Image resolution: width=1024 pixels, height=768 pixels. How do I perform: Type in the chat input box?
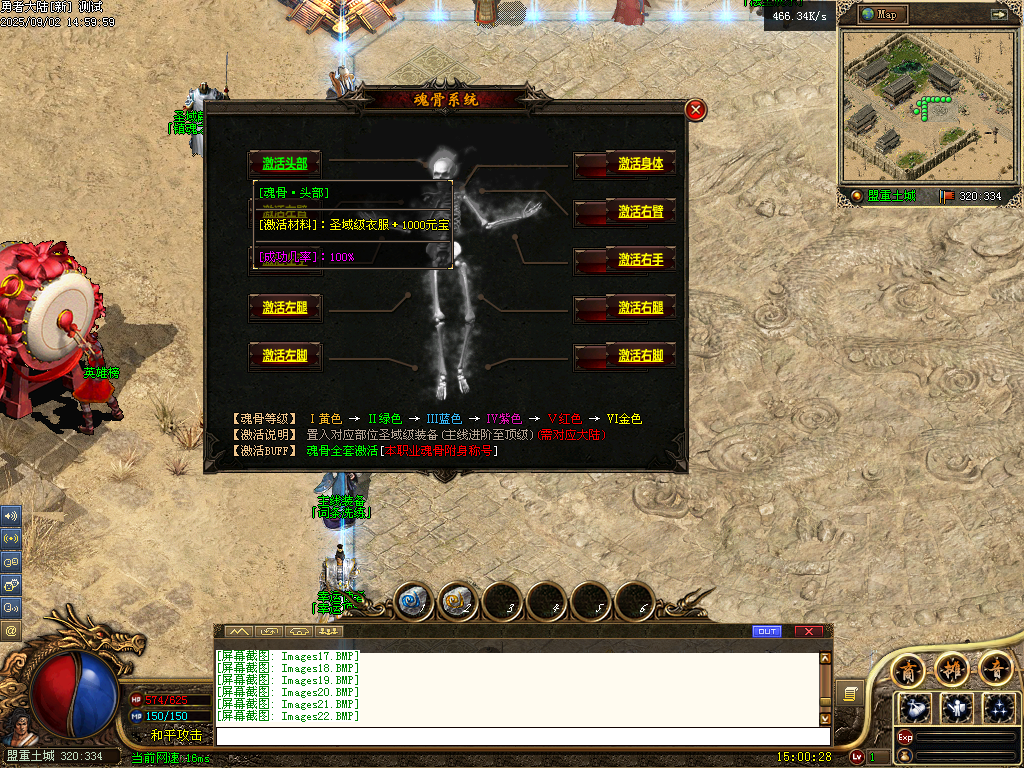520,737
